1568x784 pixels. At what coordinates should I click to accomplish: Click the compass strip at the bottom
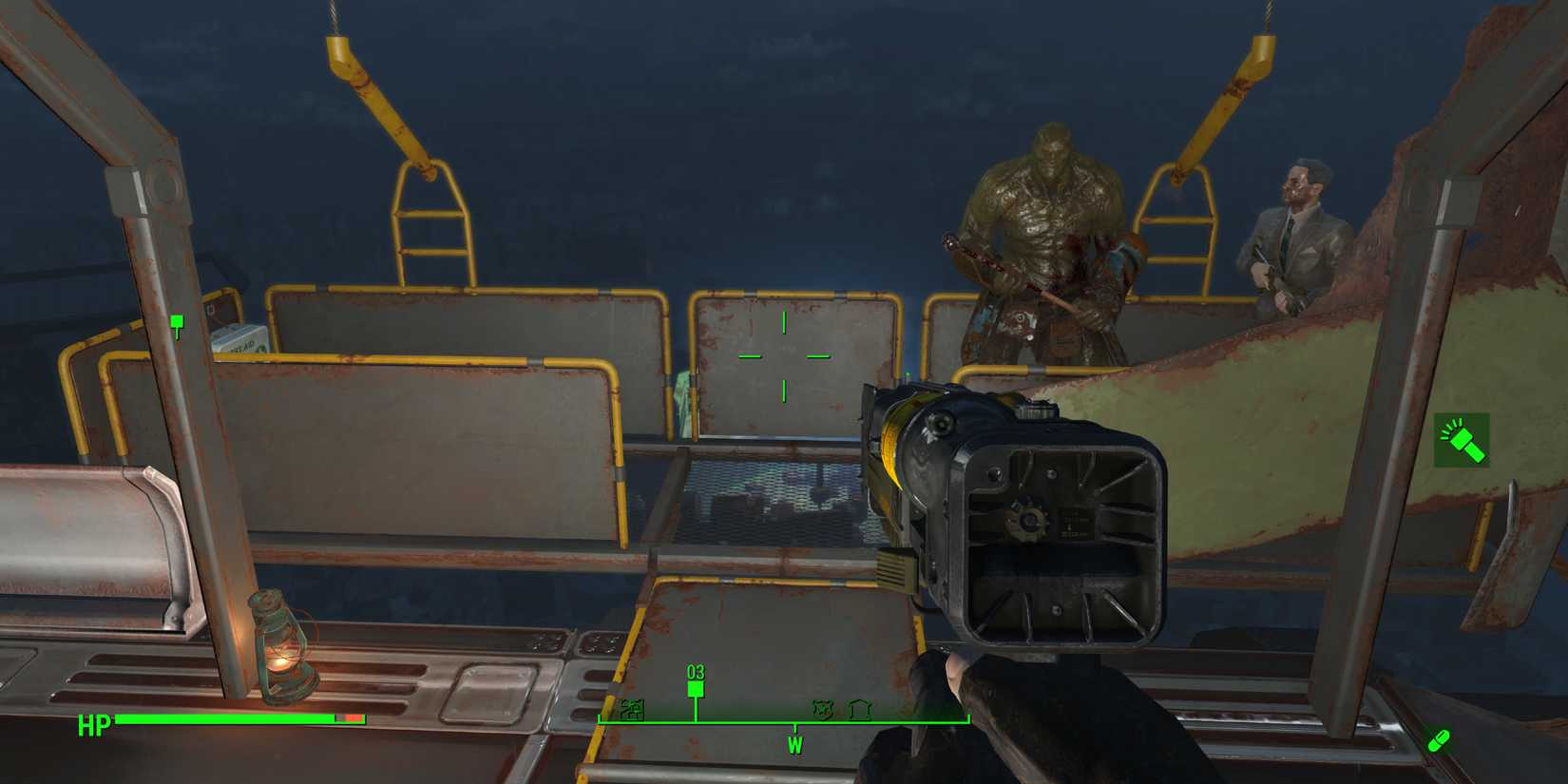coord(751,720)
